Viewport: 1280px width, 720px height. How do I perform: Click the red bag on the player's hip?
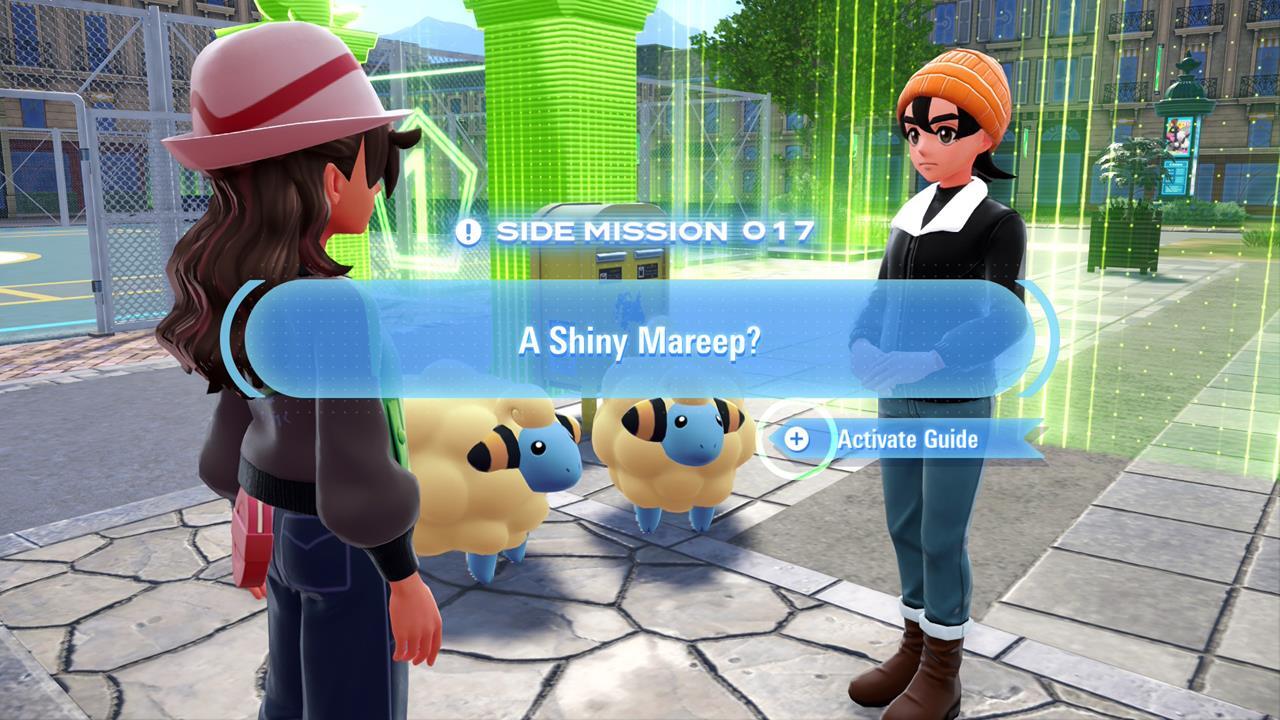pyautogui.click(x=253, y=540)
